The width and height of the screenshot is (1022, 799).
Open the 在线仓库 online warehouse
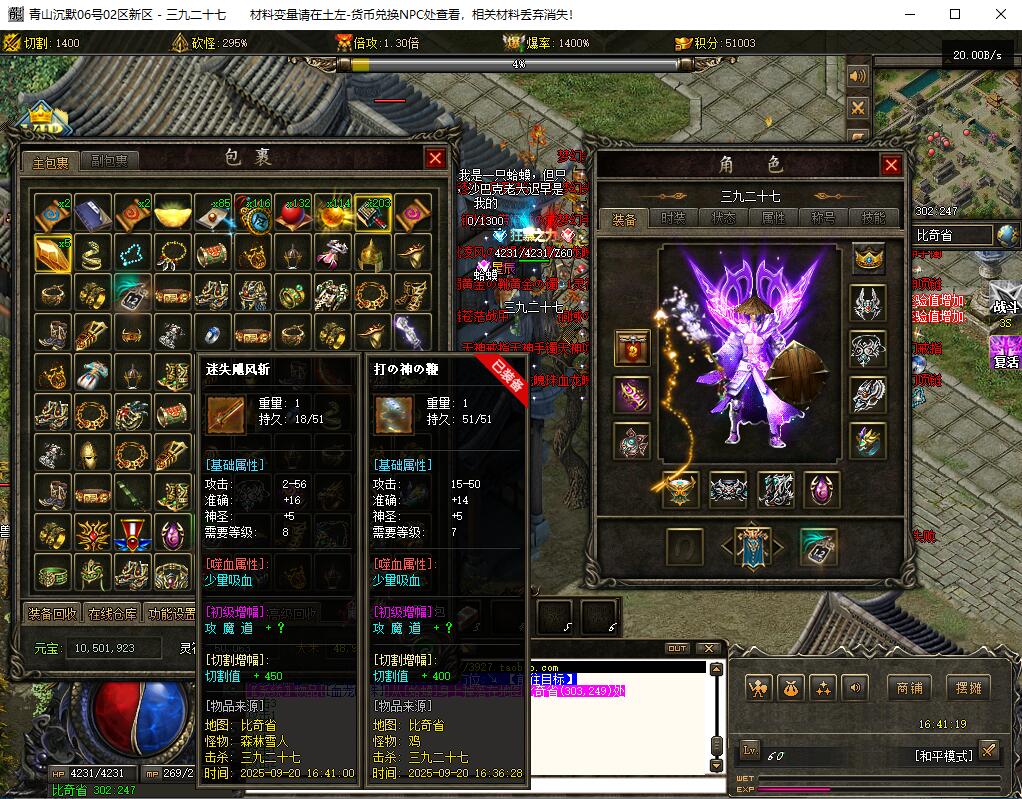tap(112, 613)
